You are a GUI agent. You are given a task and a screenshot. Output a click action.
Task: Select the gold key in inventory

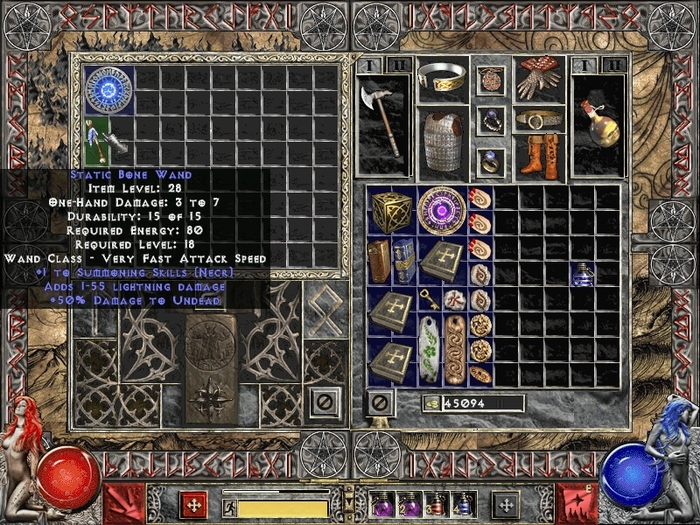[430, 298]
